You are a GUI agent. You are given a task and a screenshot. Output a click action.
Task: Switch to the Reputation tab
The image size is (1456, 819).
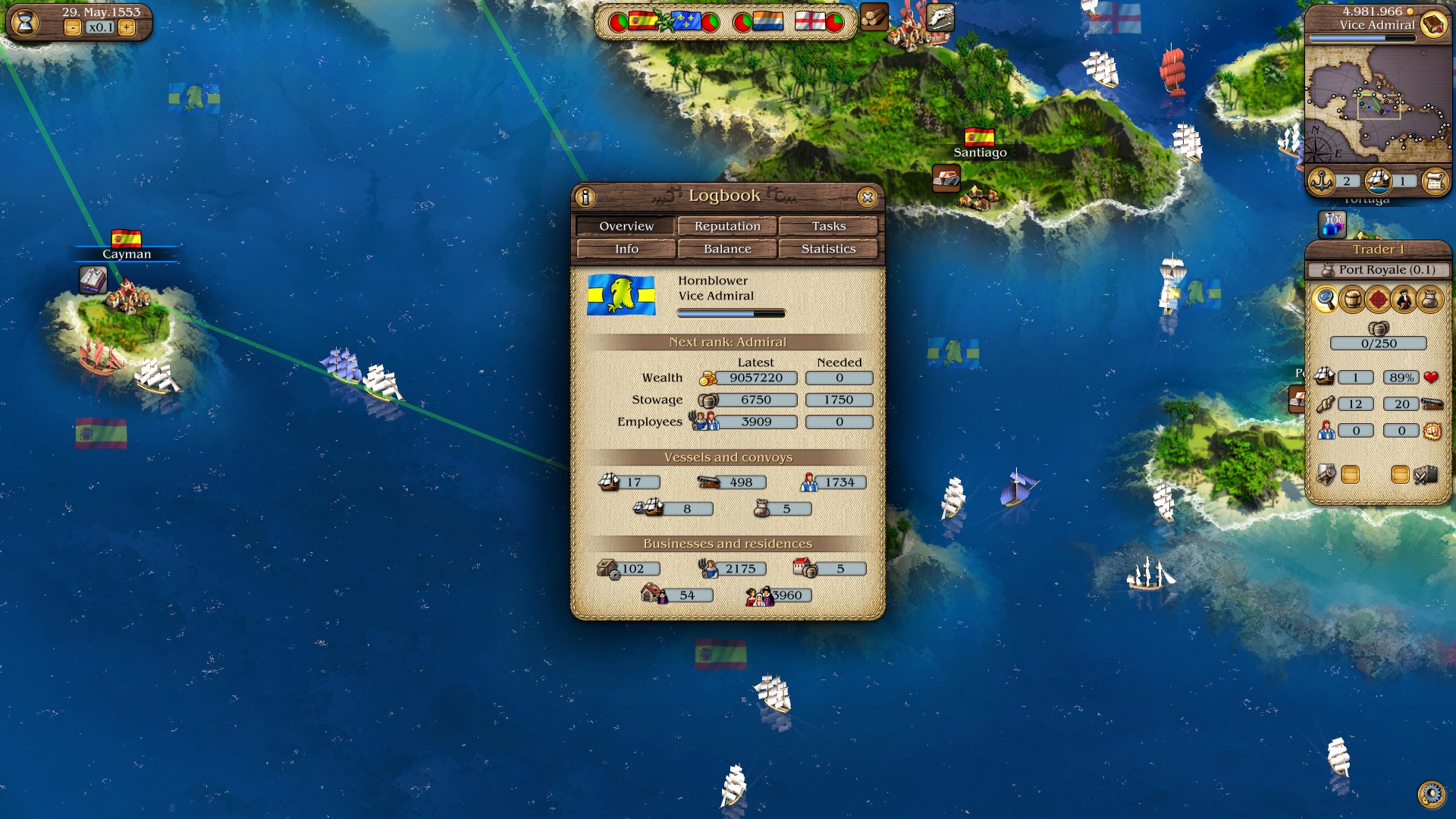tap(727, 226)
